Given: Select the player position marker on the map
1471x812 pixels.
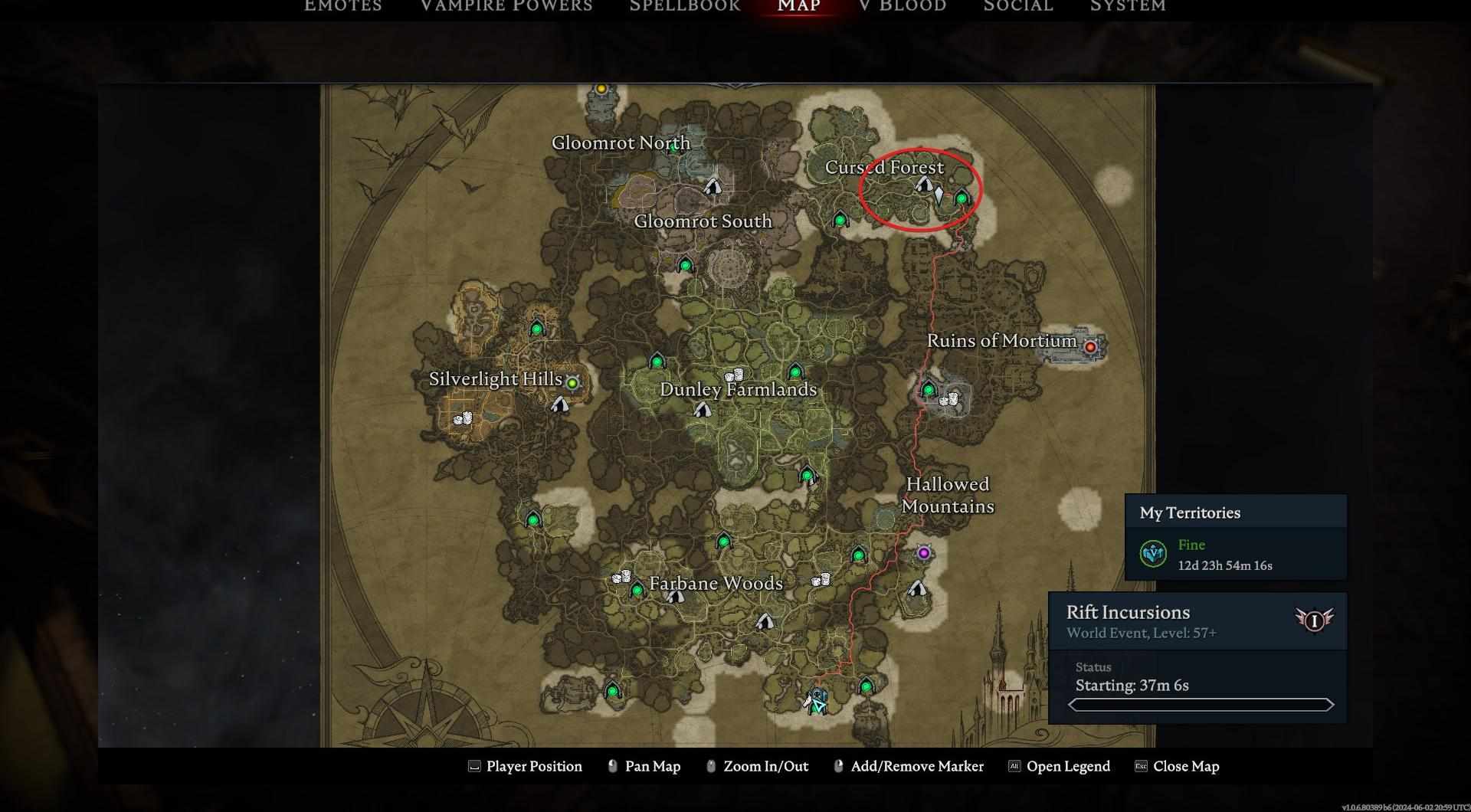Looking at the screenshot, I should coord(817,703).
